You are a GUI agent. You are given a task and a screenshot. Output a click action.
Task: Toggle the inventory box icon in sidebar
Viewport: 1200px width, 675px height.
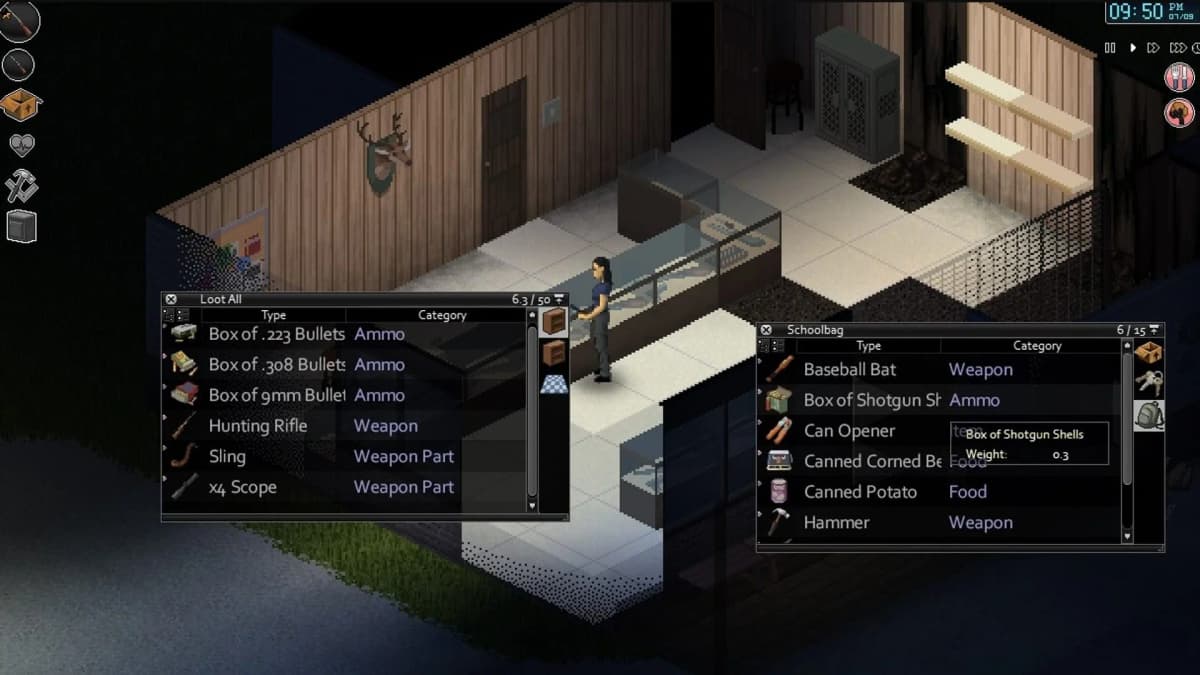tap(20, 104)
